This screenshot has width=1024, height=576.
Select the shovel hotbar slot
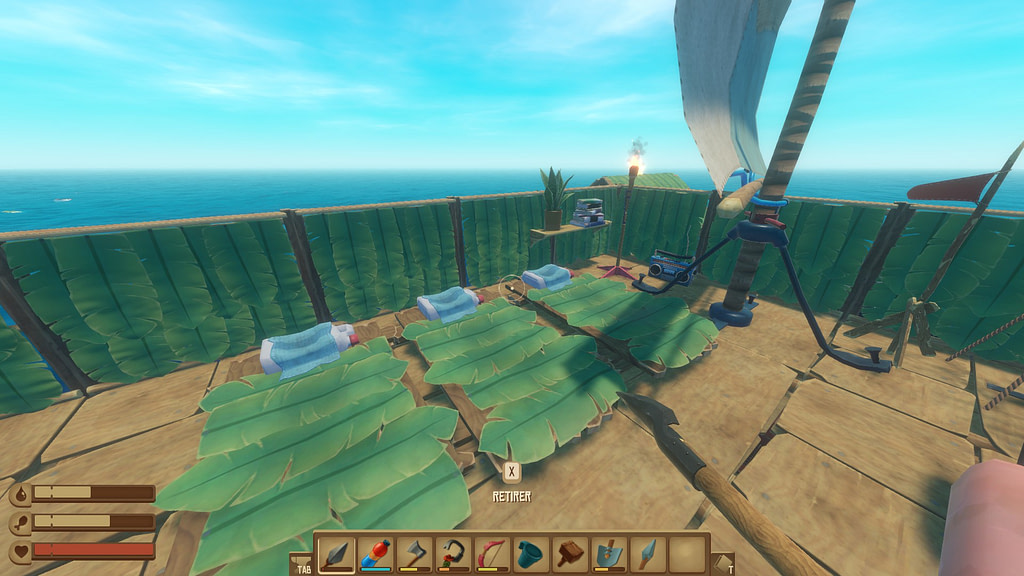point(609,553)
